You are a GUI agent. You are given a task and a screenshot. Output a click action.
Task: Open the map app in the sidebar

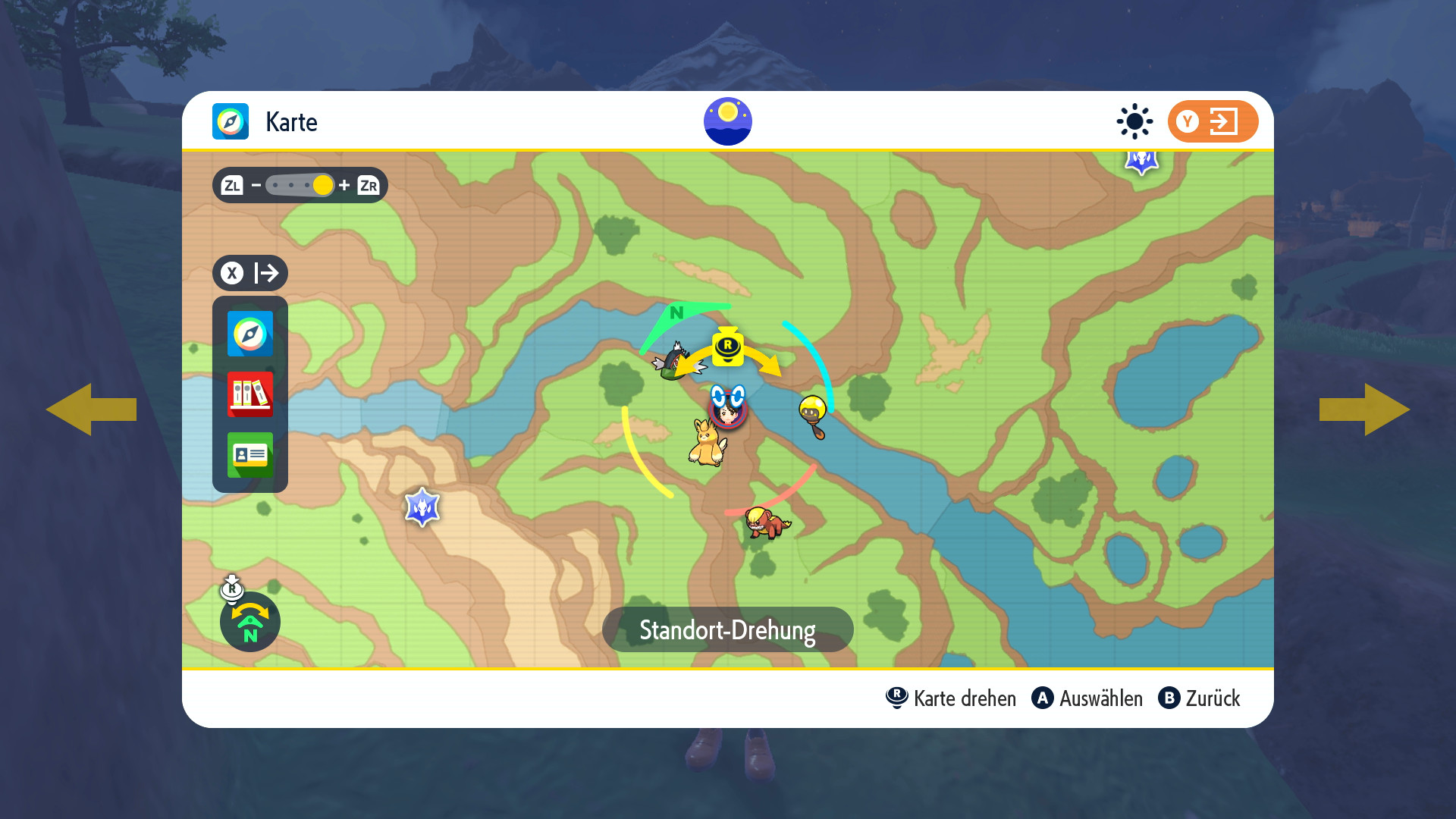250,334
